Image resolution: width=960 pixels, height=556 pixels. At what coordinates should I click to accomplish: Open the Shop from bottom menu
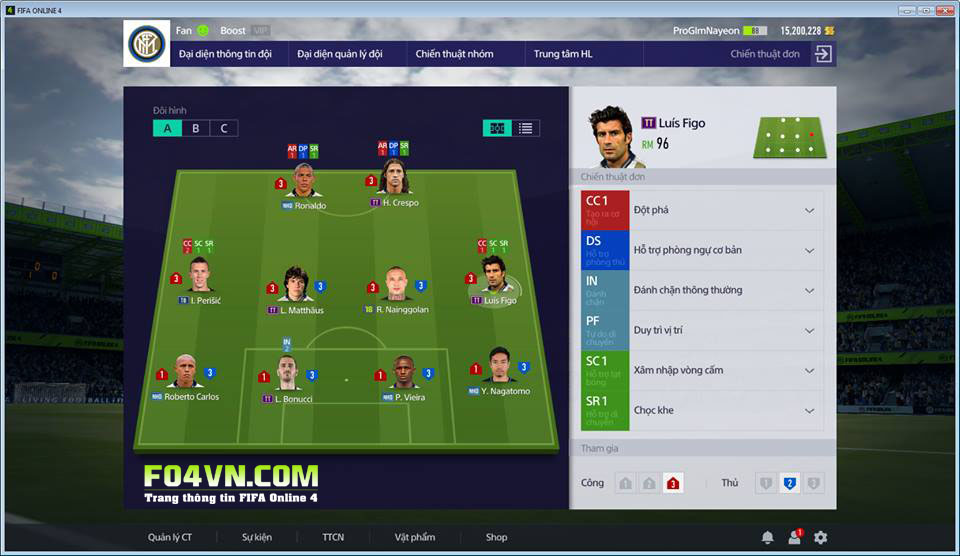tap(496, 537)
